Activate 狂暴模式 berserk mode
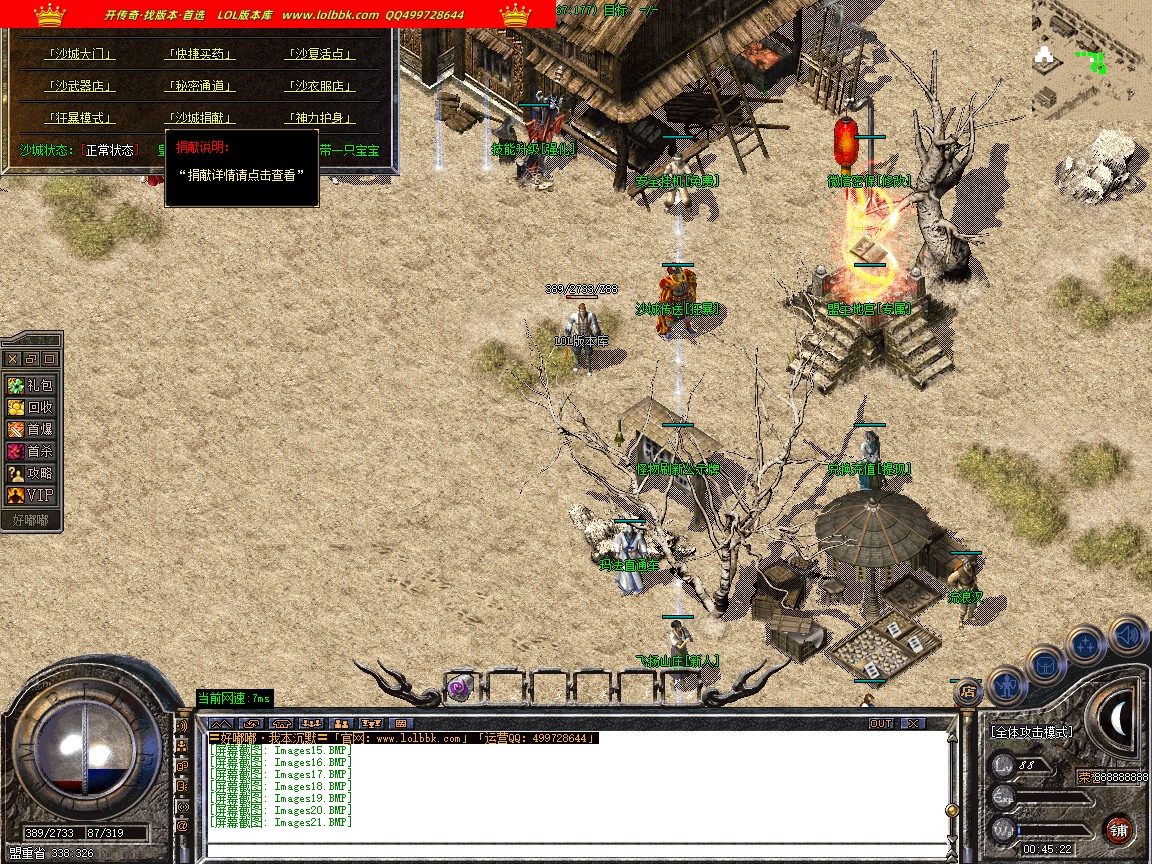 click(x=80, y=118)
